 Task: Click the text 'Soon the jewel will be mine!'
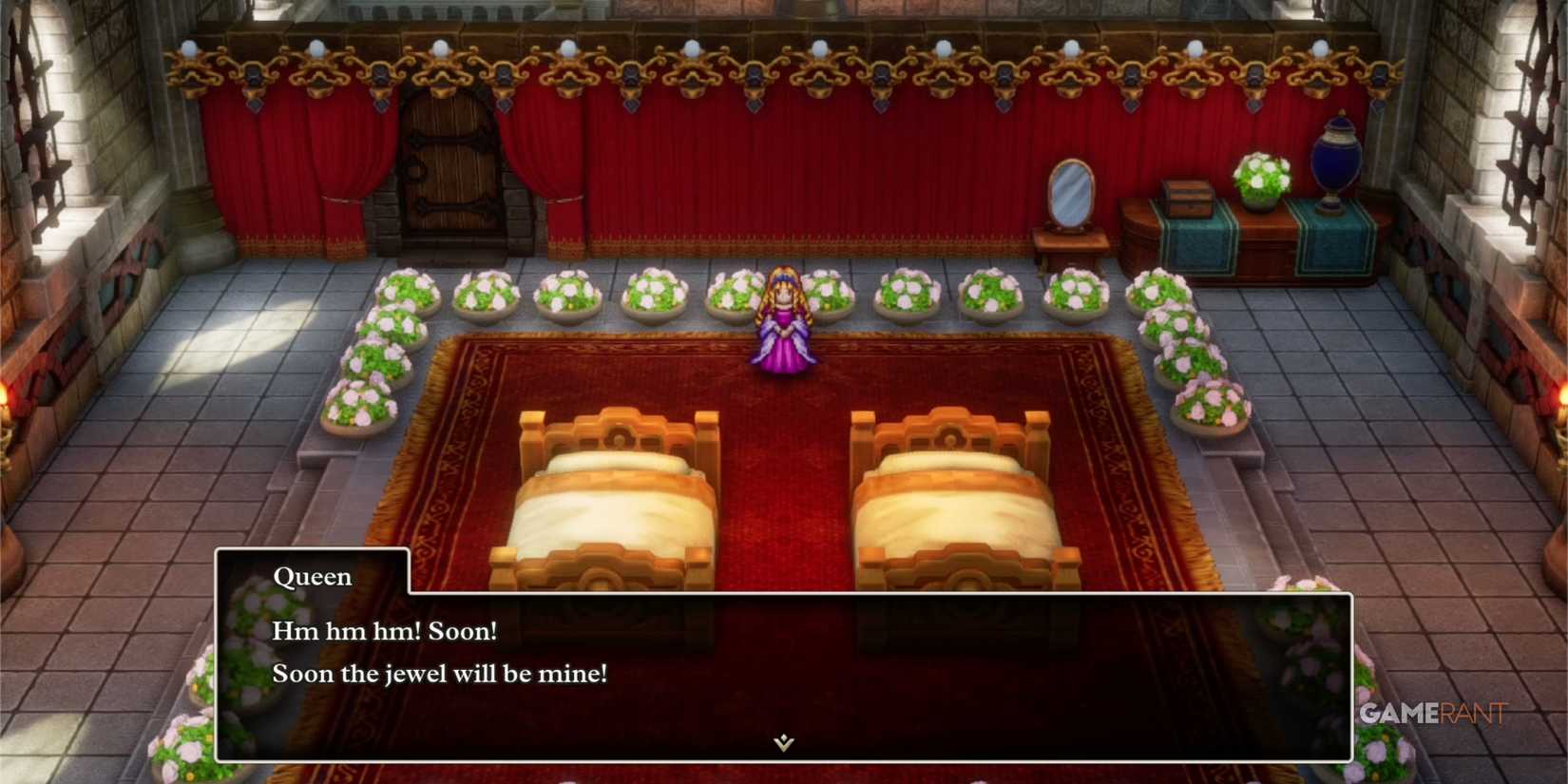coord(441,674)
